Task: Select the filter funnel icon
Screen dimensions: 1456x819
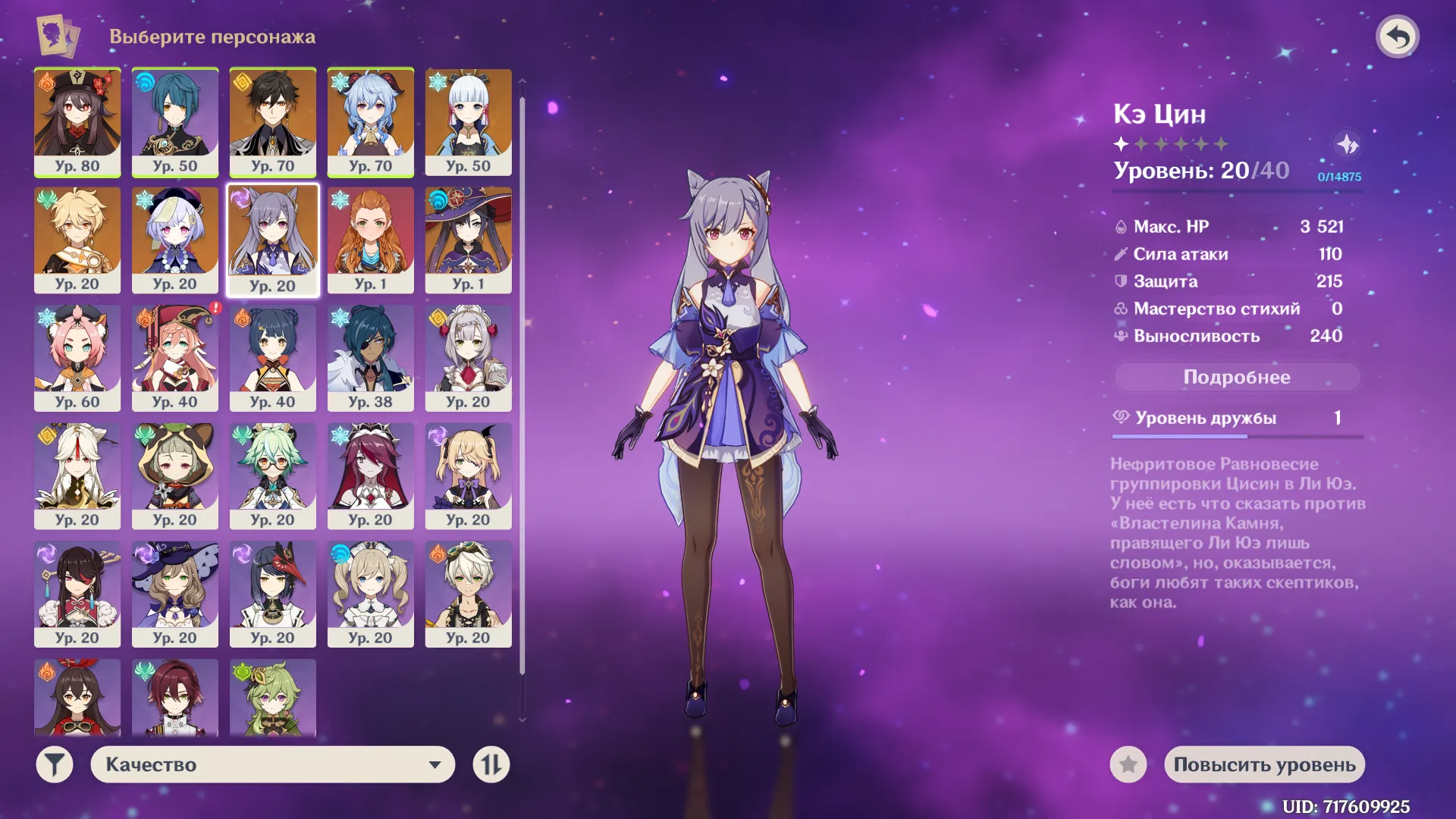Action: [53, 765]
